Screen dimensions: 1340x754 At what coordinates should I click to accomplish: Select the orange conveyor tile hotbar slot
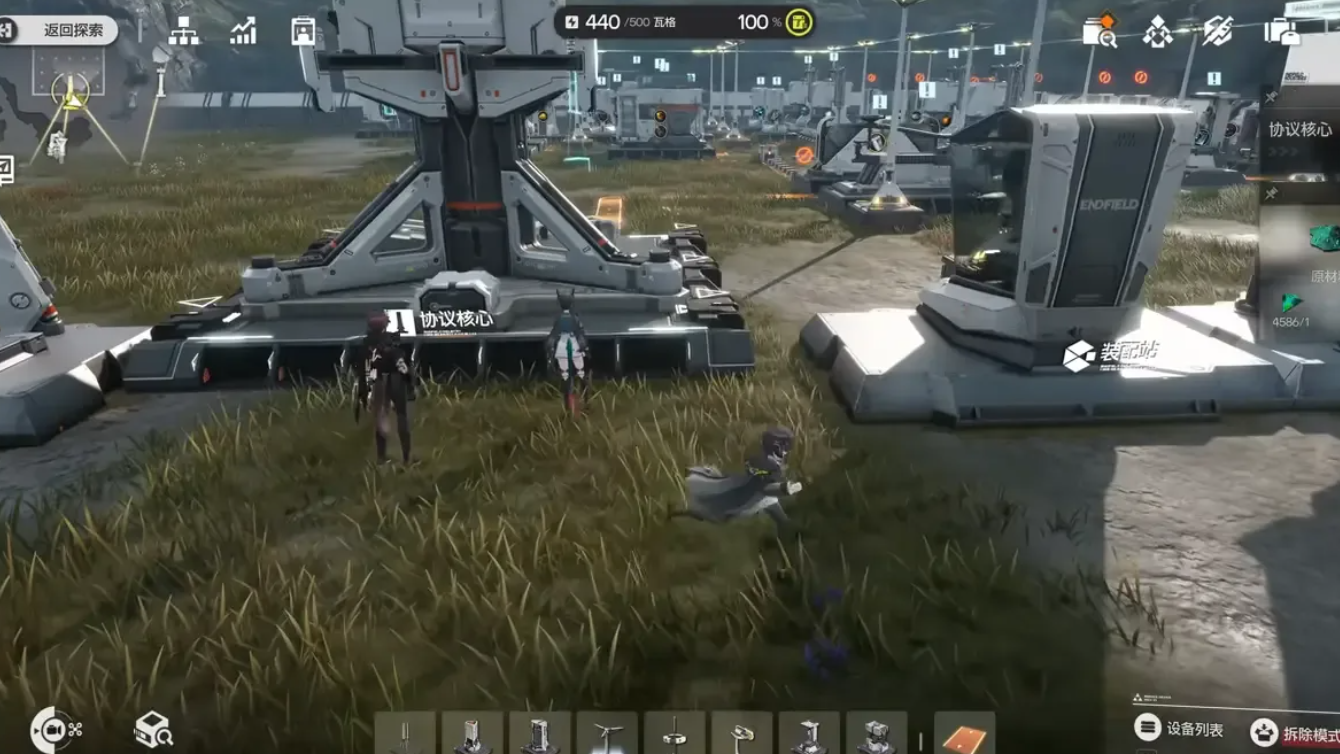tap(964, 736)
